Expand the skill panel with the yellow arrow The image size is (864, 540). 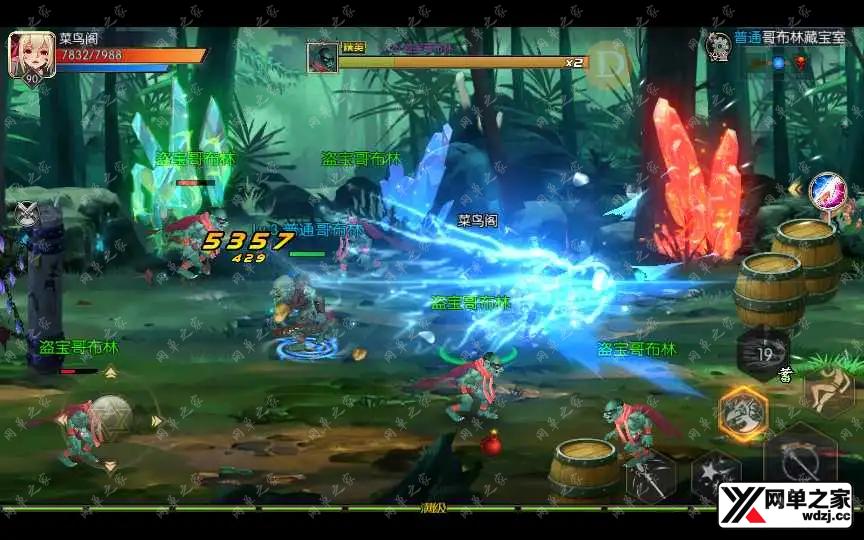coord(795,187)
